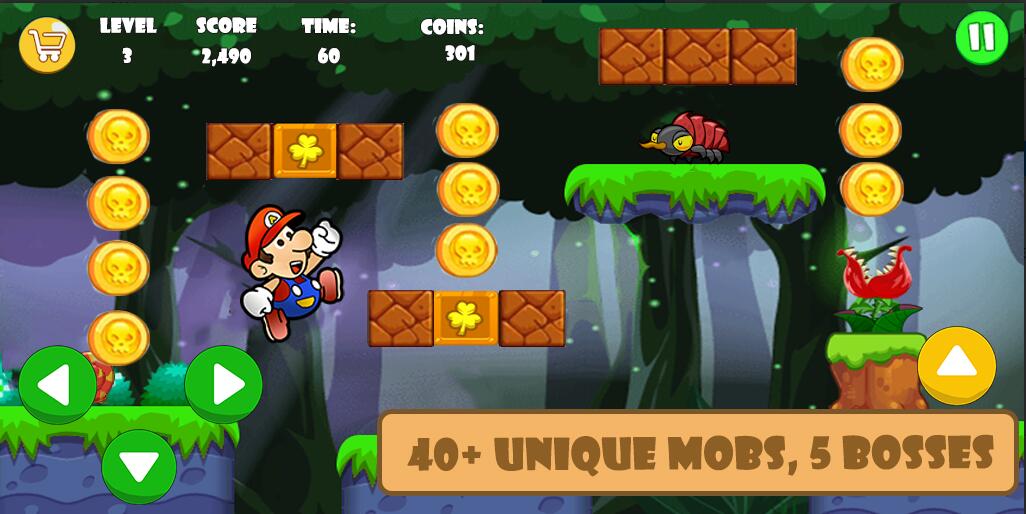Tap the left arrow move button
Screen dimensions: 1026x514
tap(57, 384)
